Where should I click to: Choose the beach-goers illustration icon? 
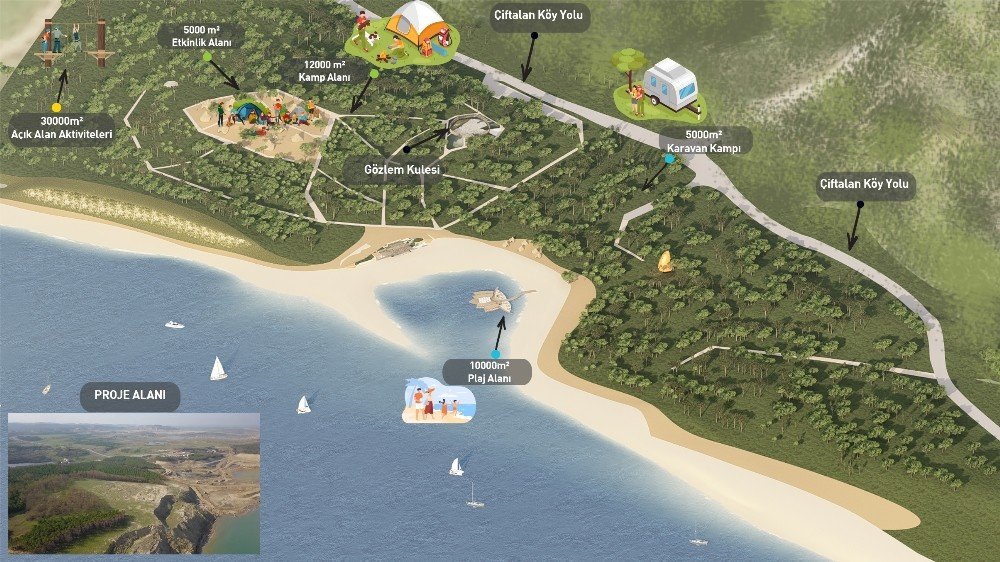point(438,402)
